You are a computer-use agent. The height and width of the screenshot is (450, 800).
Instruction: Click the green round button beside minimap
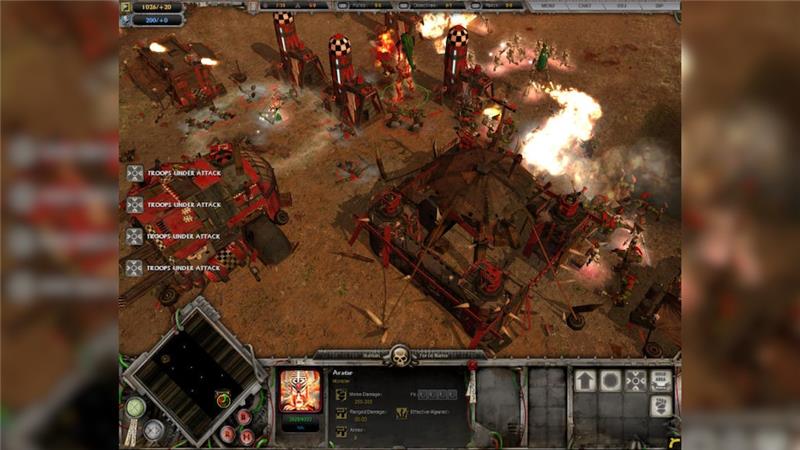pos(136,406)
